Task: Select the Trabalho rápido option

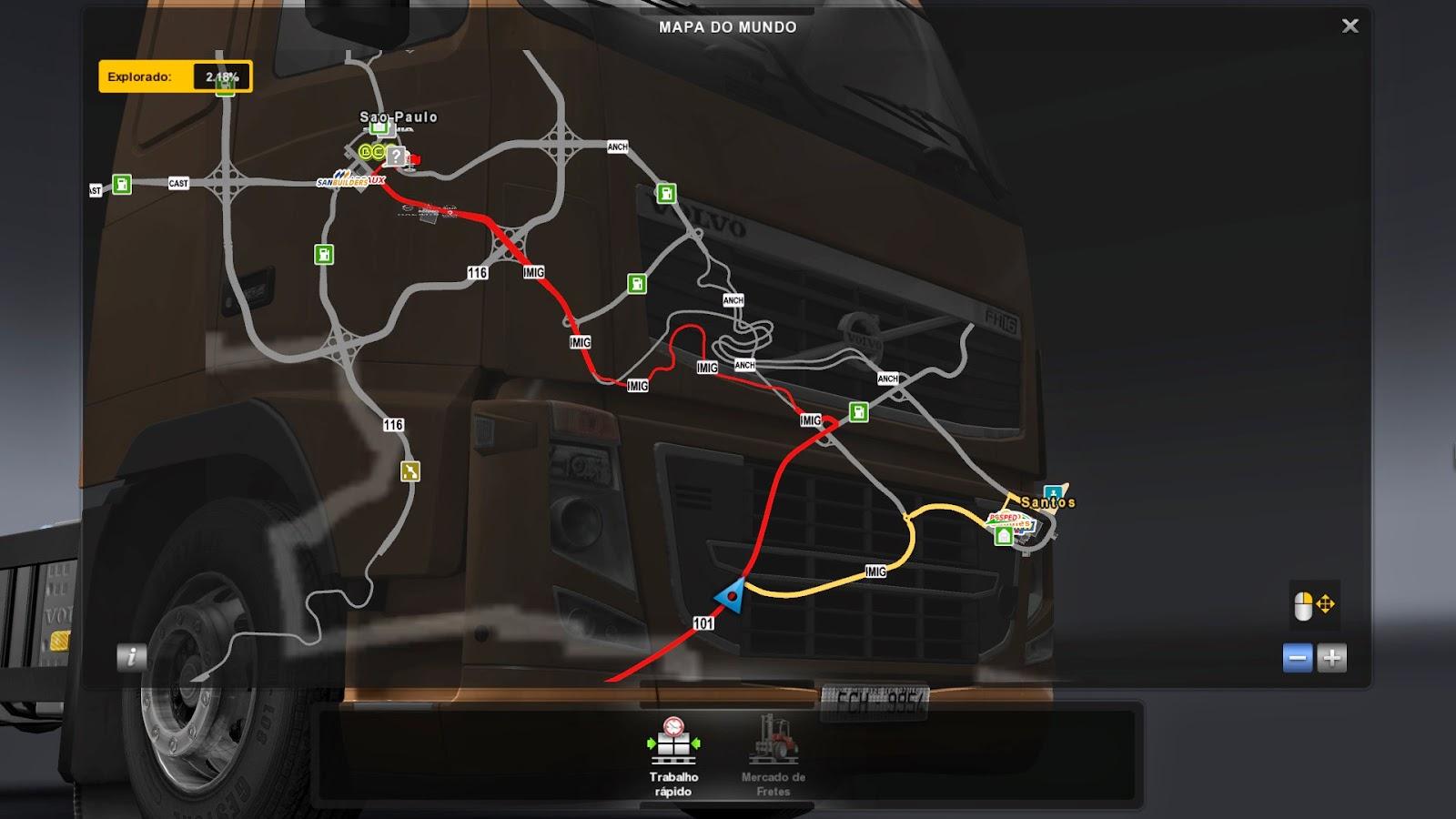Action: [x=673, y=756]
